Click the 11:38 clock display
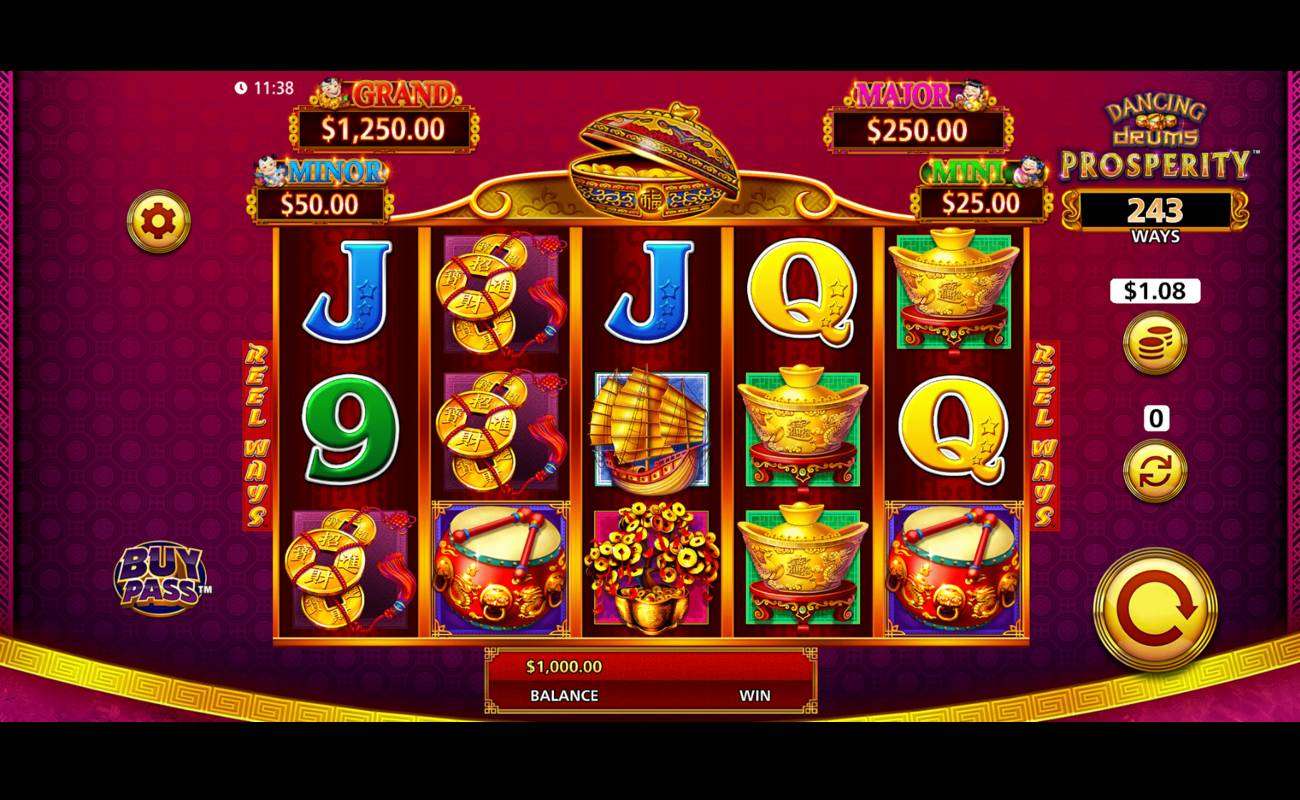Screen dimensions: 1300x800 [265, 88]
